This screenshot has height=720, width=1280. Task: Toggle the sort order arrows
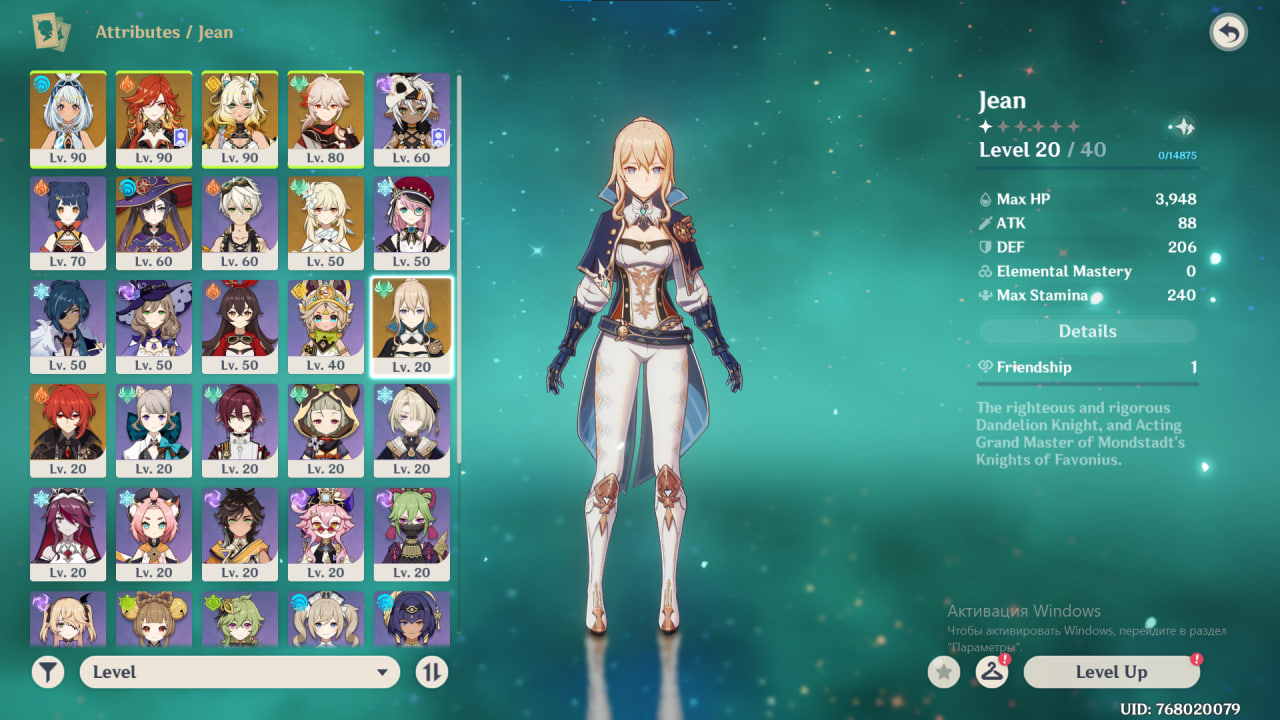point(431,672)
